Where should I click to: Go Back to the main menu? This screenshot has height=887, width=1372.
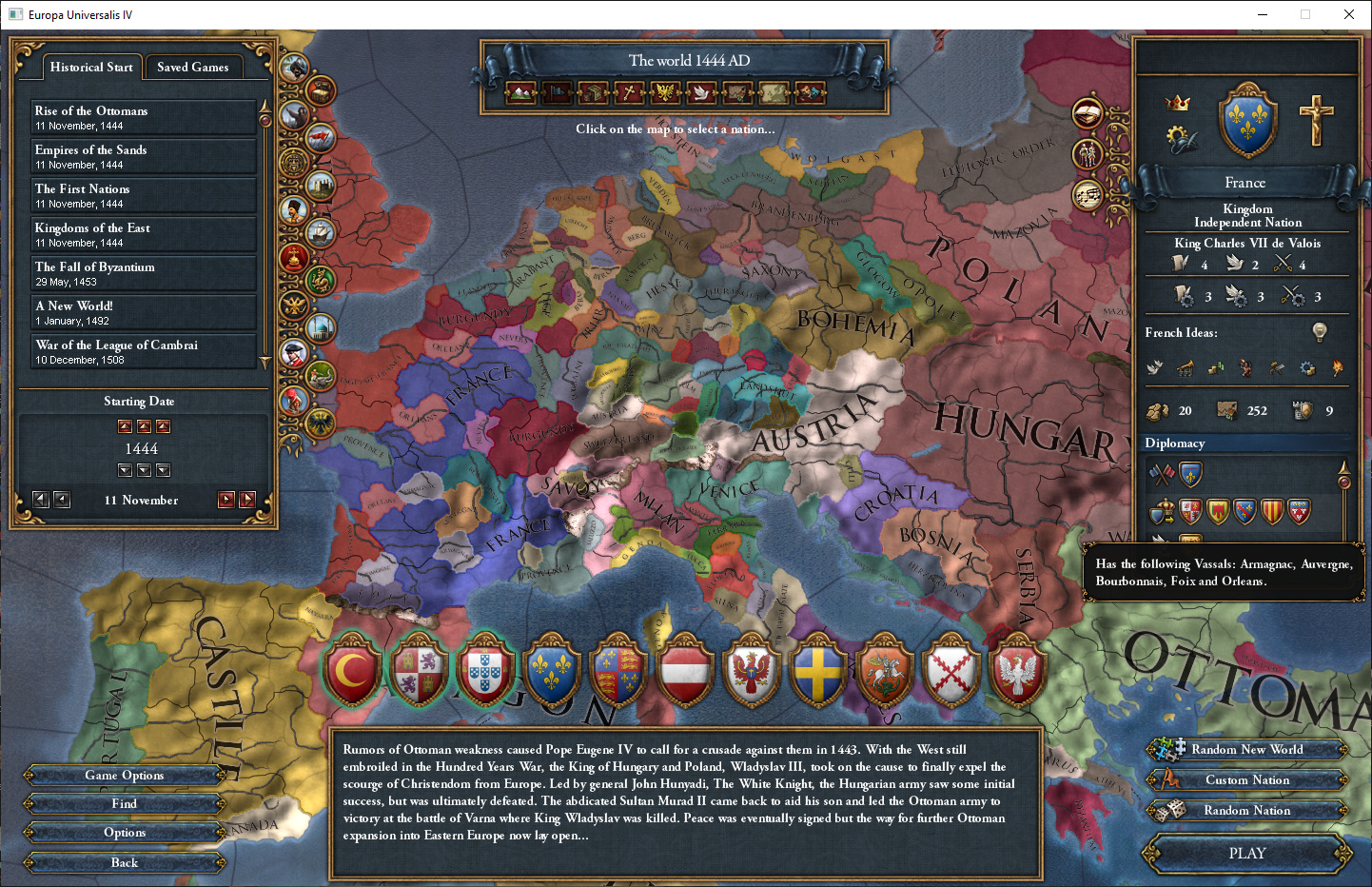coord(125,863)
